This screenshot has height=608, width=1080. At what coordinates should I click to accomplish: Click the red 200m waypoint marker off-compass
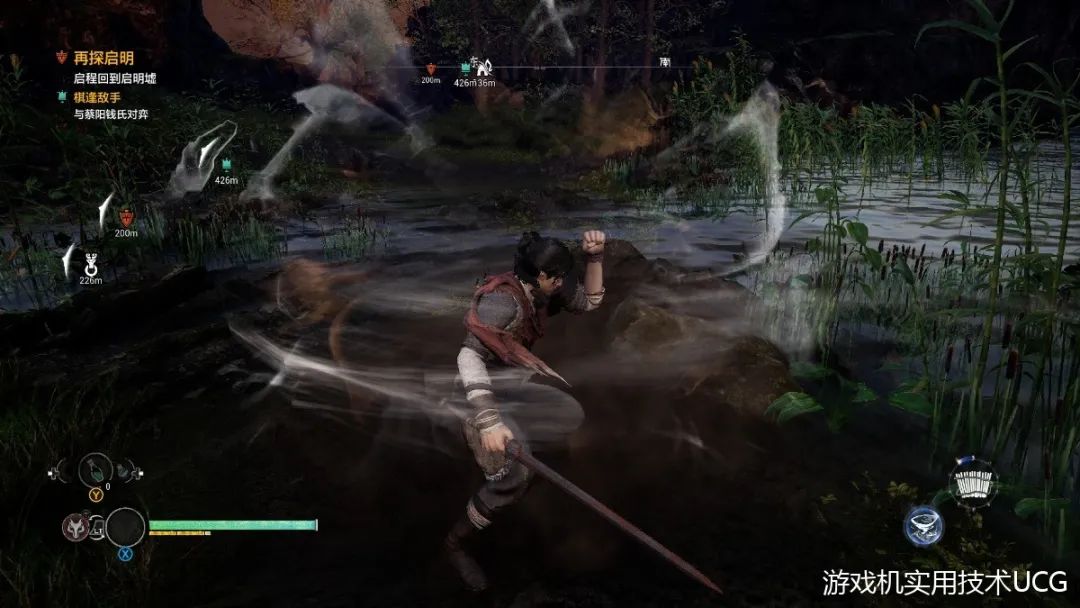[x=126, y=216]
